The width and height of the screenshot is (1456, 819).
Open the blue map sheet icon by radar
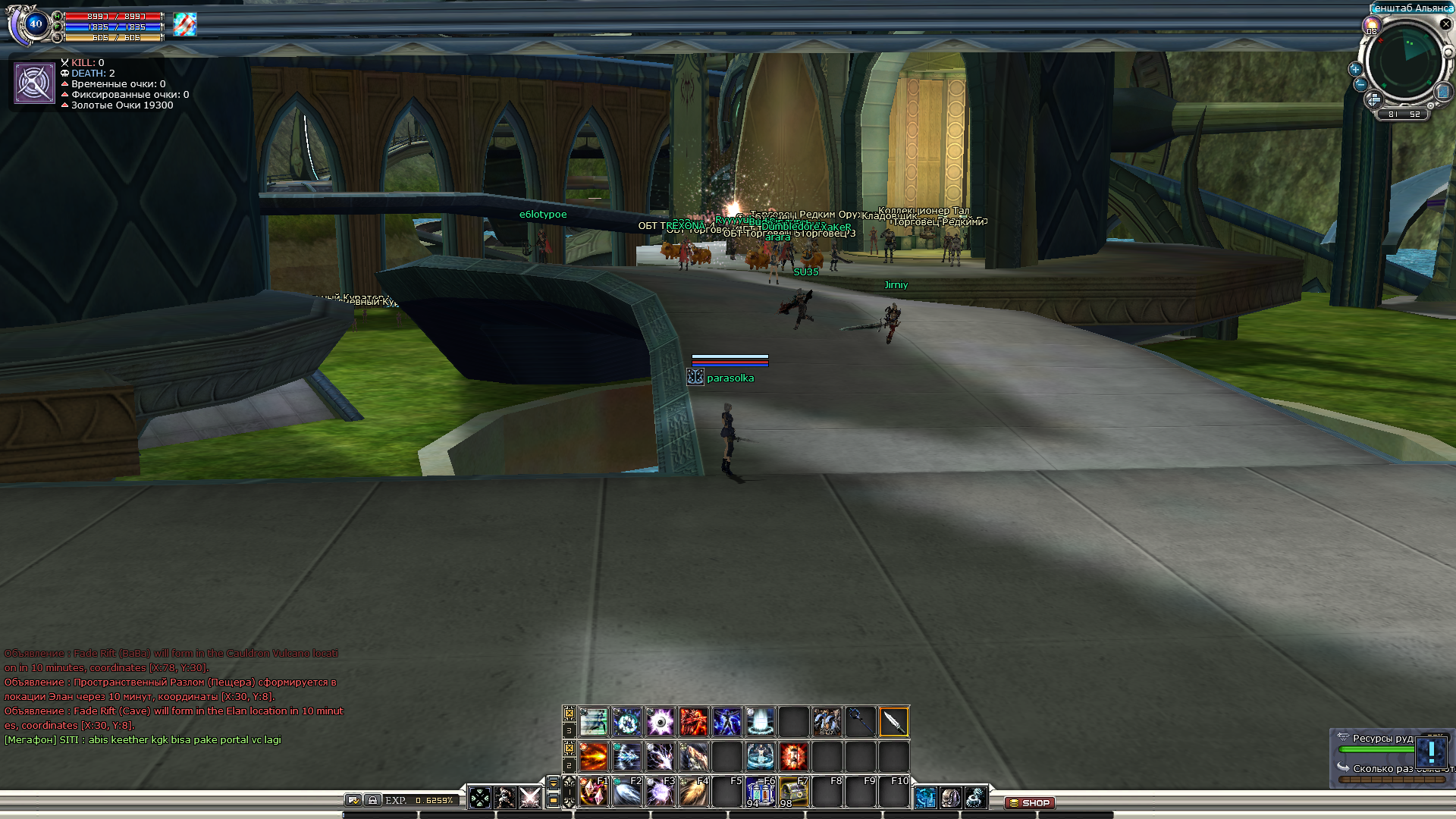[x=1442, y=93]
